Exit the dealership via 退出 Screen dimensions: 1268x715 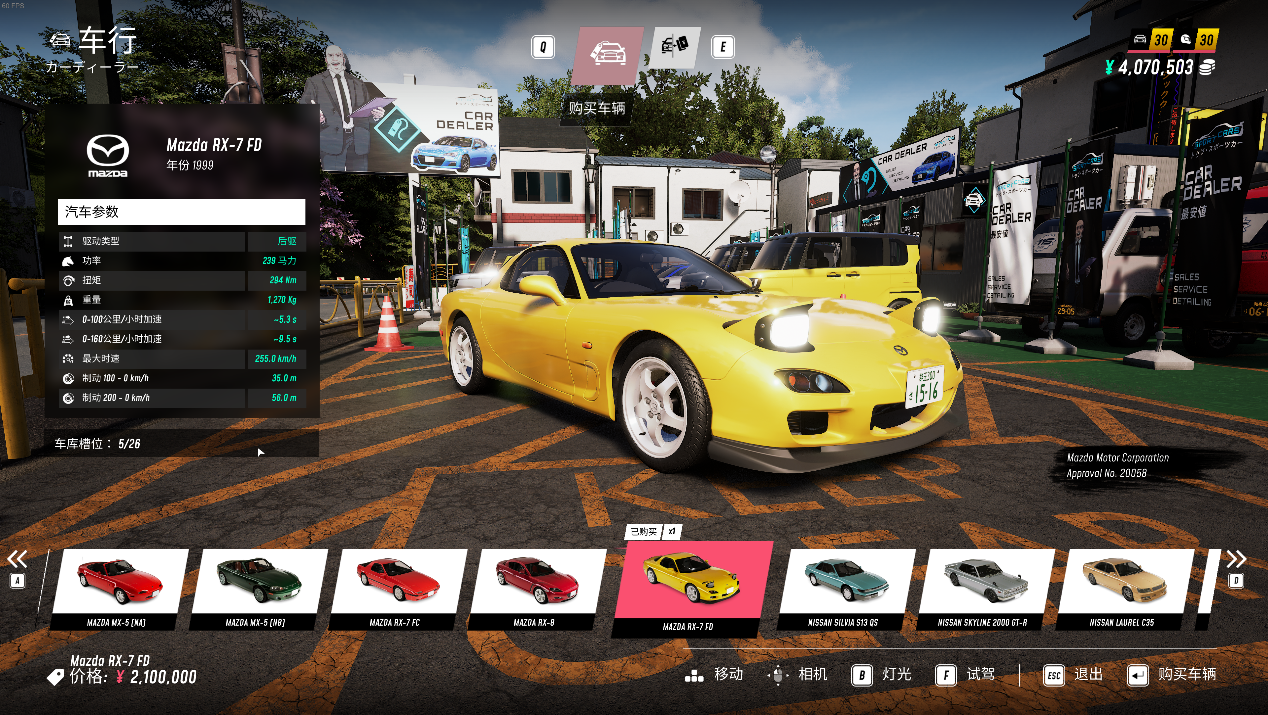point(1074,675)
